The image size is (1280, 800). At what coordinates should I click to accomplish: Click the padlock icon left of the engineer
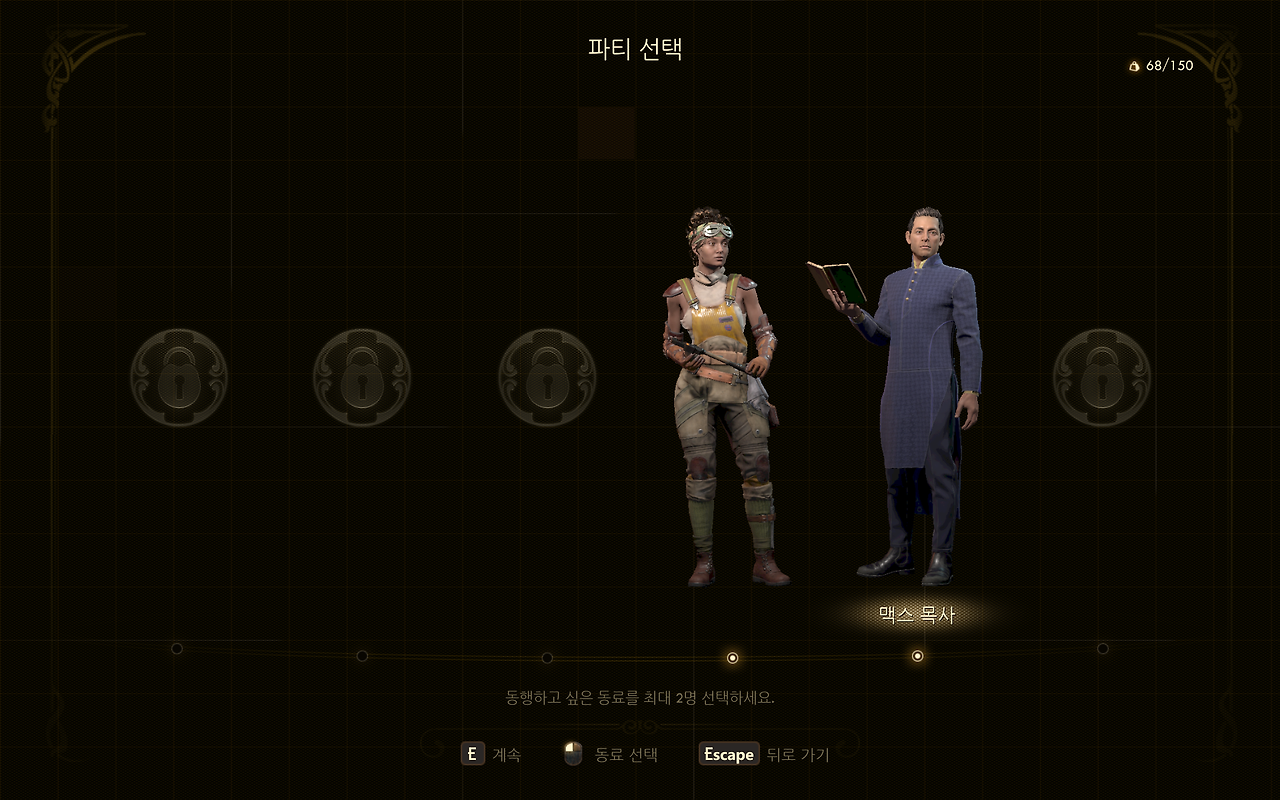pyautogui.click(x=548, y=380)
